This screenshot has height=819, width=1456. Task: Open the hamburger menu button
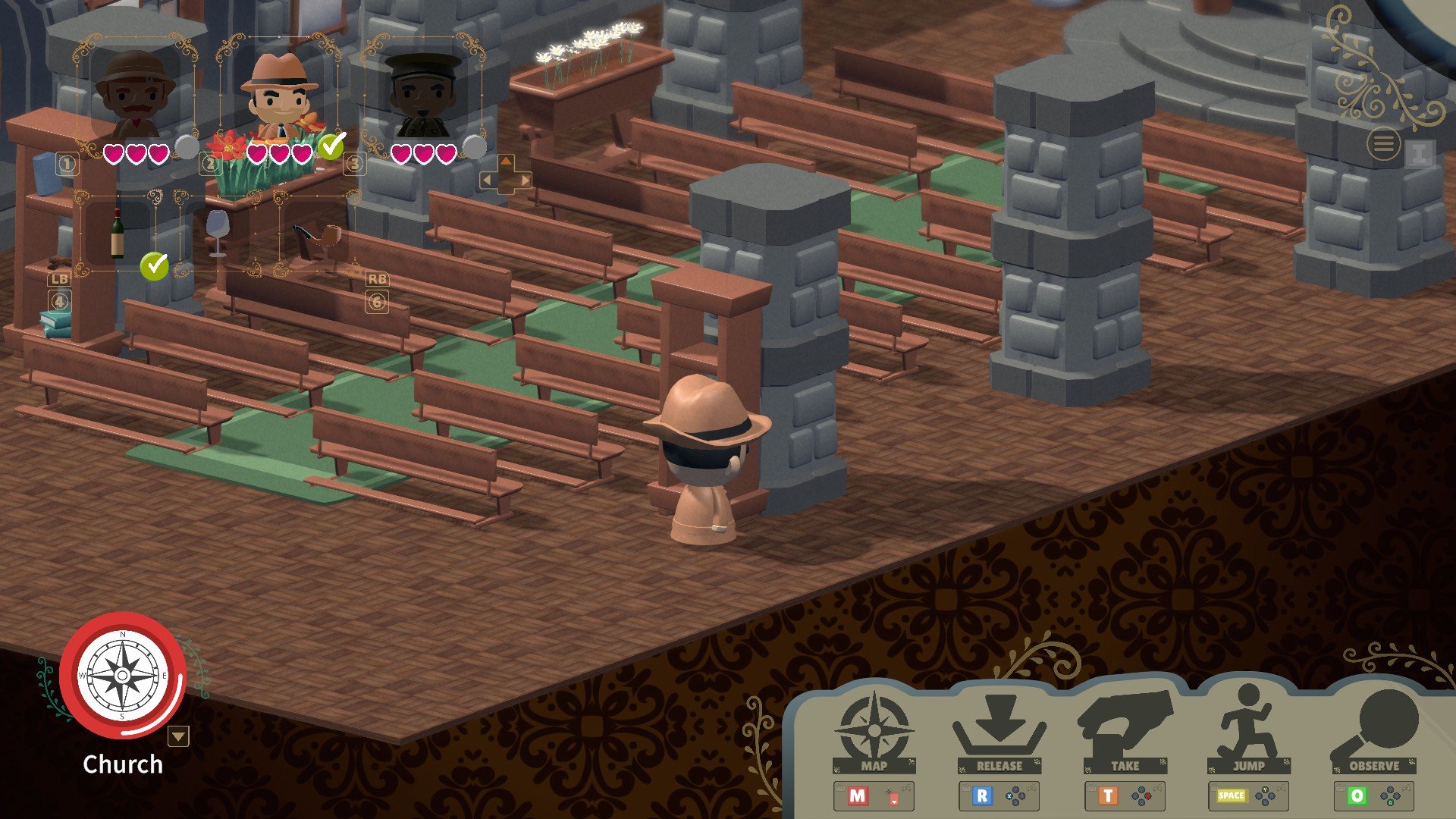(x=1384, y=144)
